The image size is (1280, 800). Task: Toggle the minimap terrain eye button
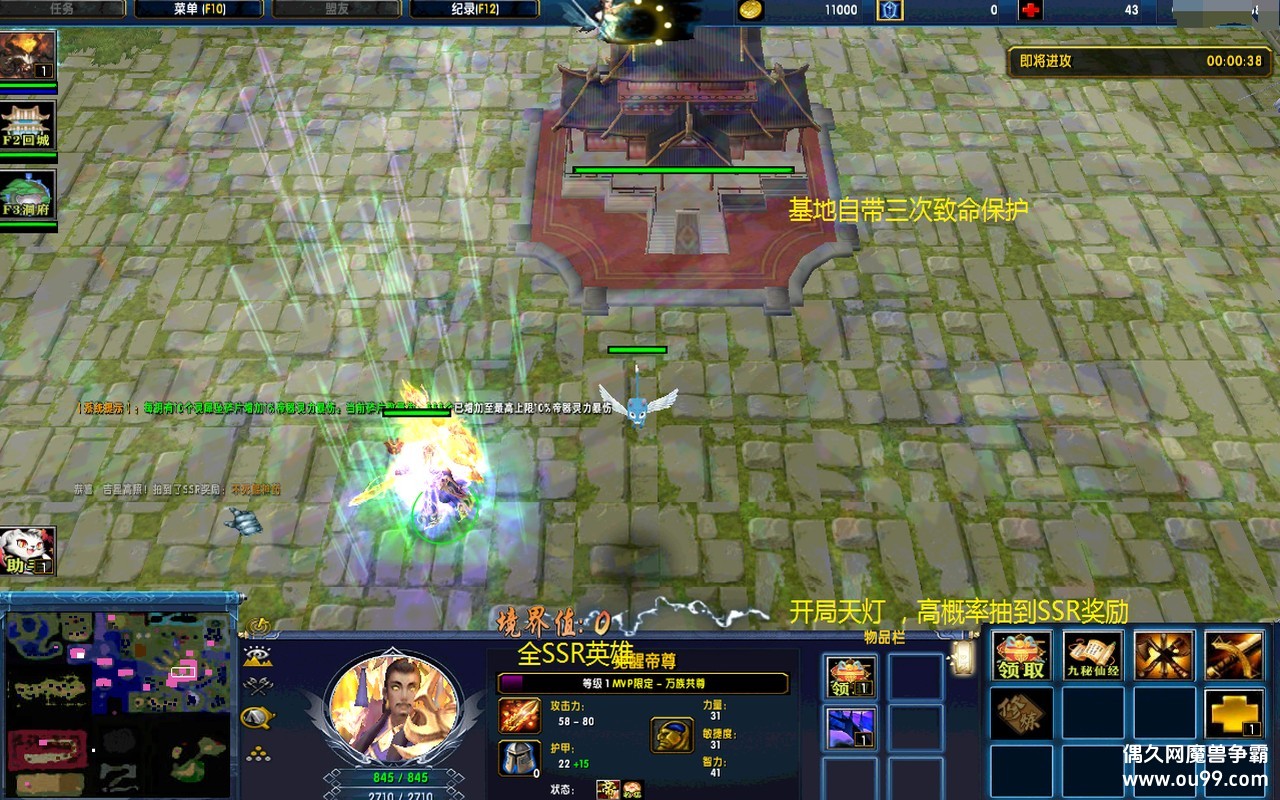[x=258, y=656]
